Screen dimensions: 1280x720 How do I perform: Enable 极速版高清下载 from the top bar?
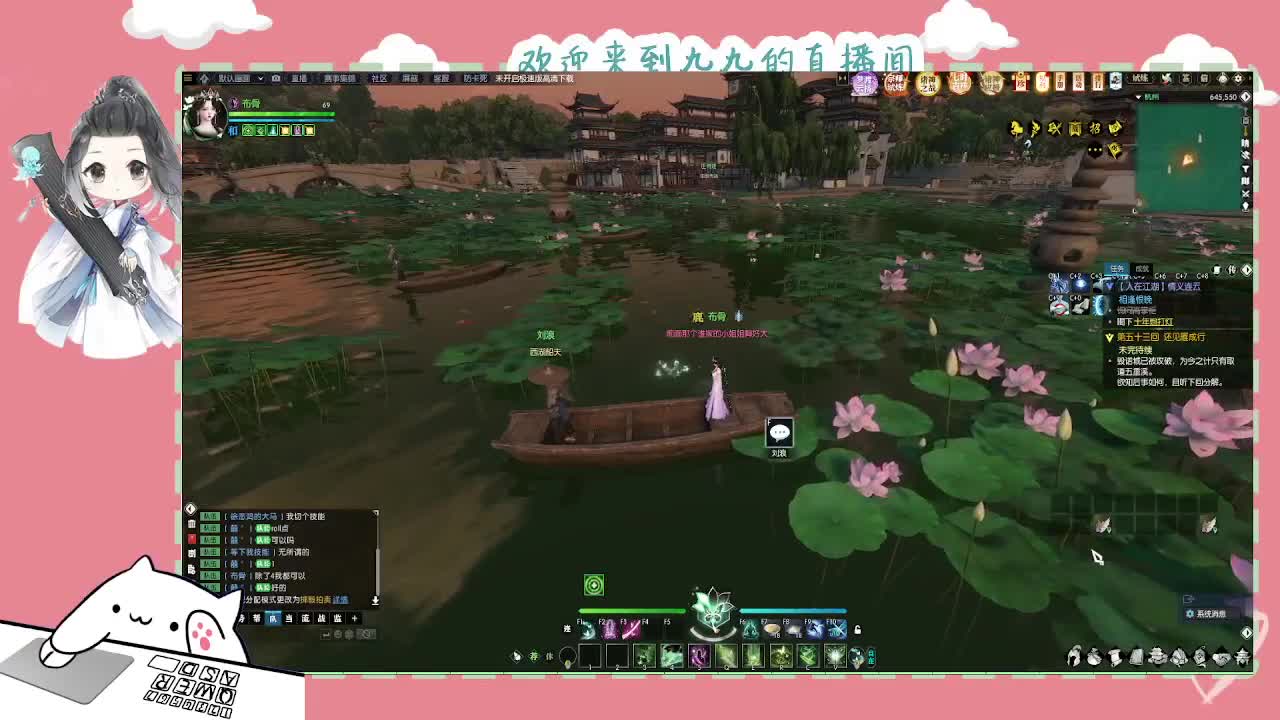tap(537, 77)
